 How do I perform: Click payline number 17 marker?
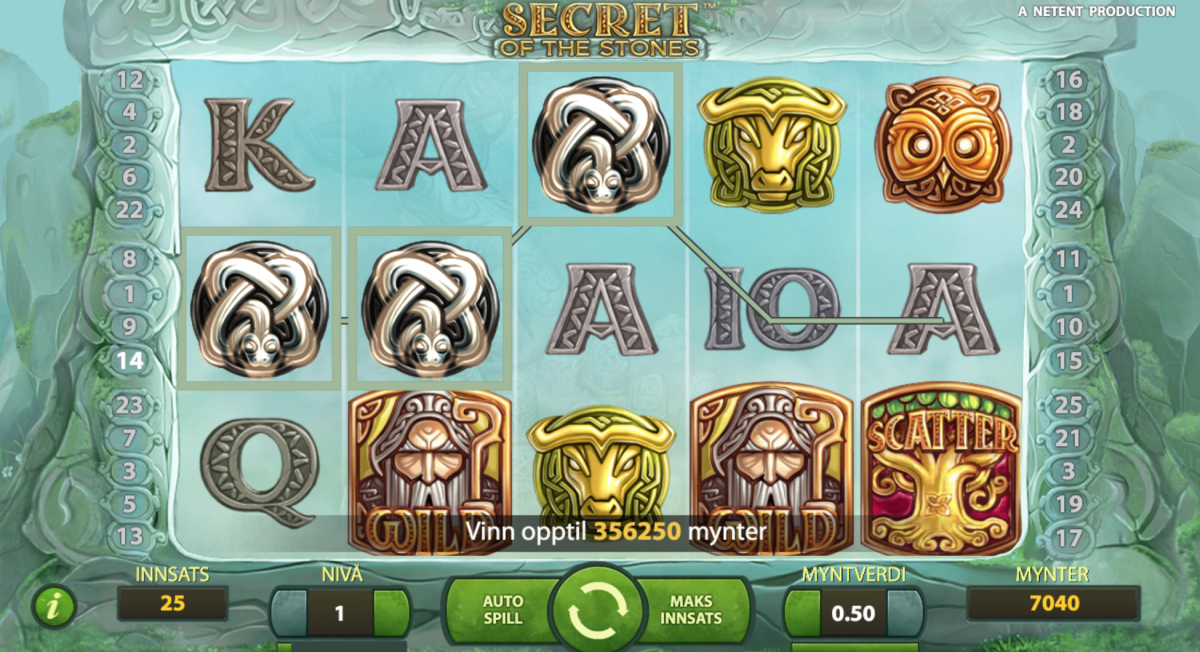[1069, 538]
